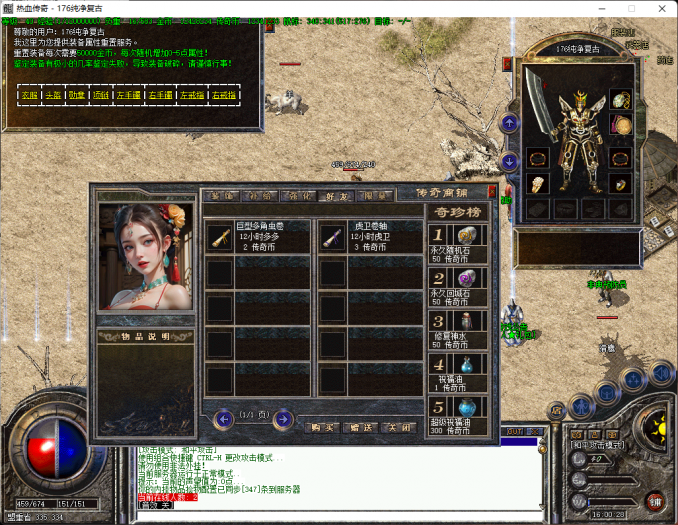The width and height of the screenshot is (678, 525).
Task: Click the up arrow beside character panel
Action: point(510,123)
